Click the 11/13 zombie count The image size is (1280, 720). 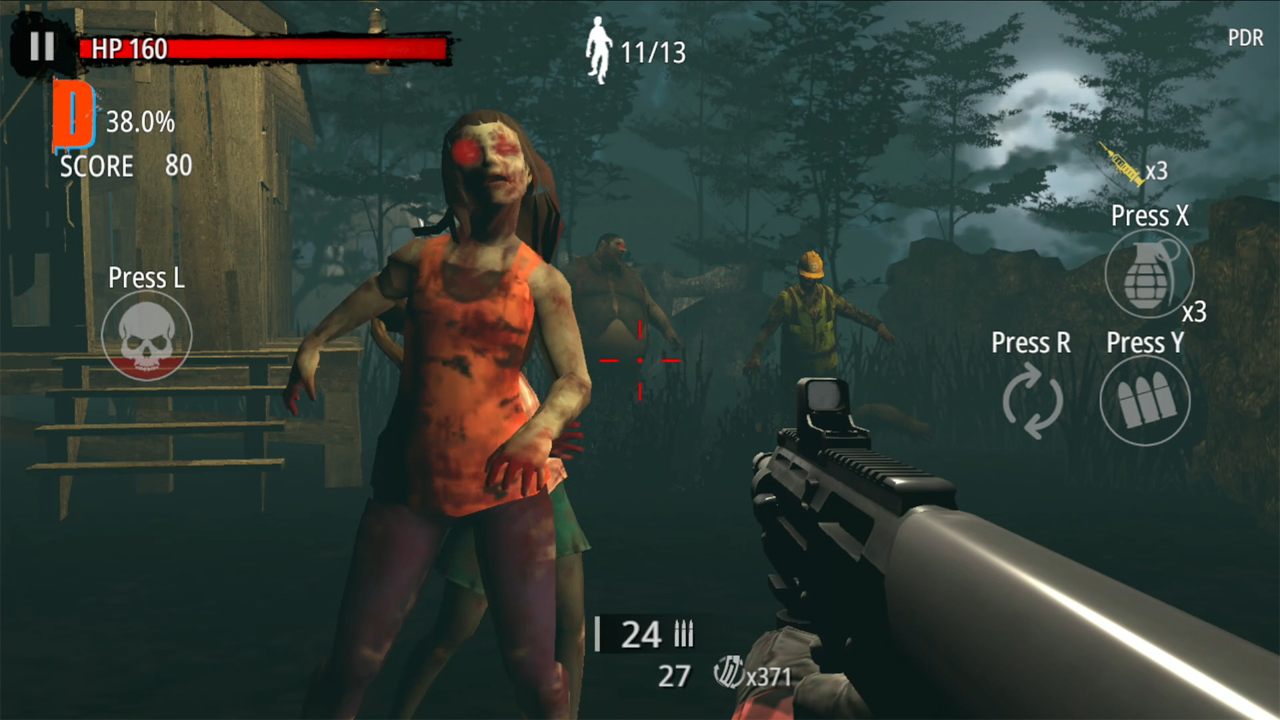[x=655, y=52]
